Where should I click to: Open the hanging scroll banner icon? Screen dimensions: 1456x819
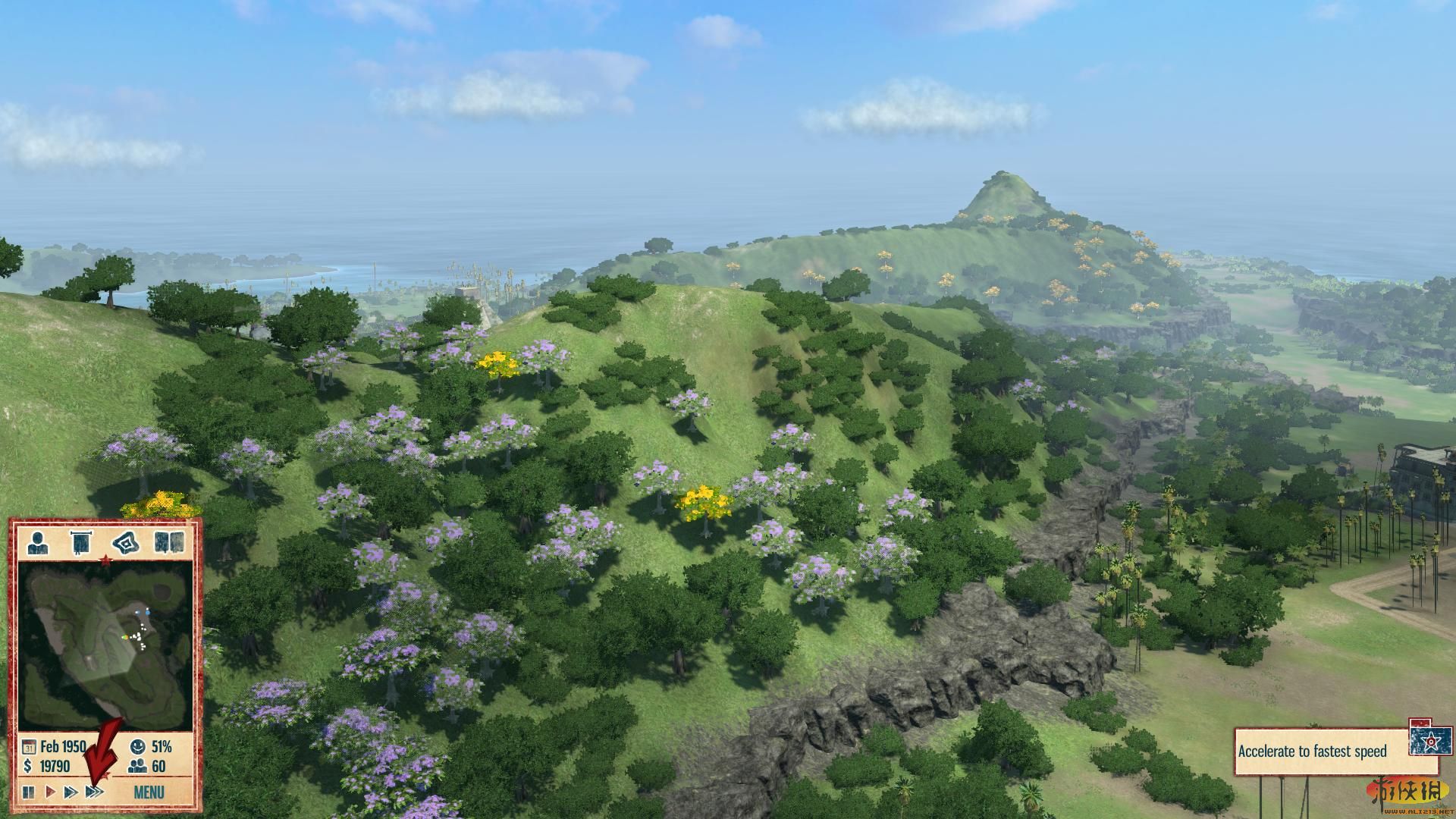[x=79, y=543]
